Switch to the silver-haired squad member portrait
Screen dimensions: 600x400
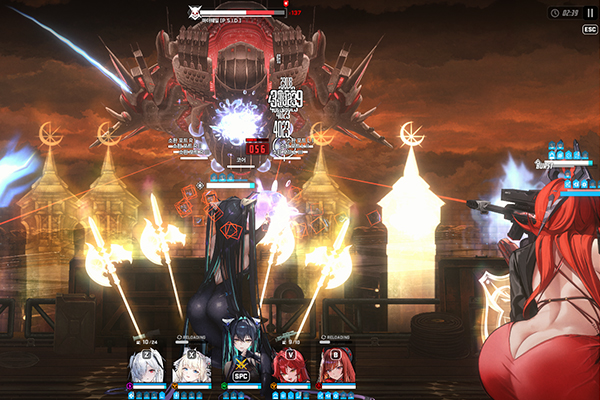pos(147,367)
